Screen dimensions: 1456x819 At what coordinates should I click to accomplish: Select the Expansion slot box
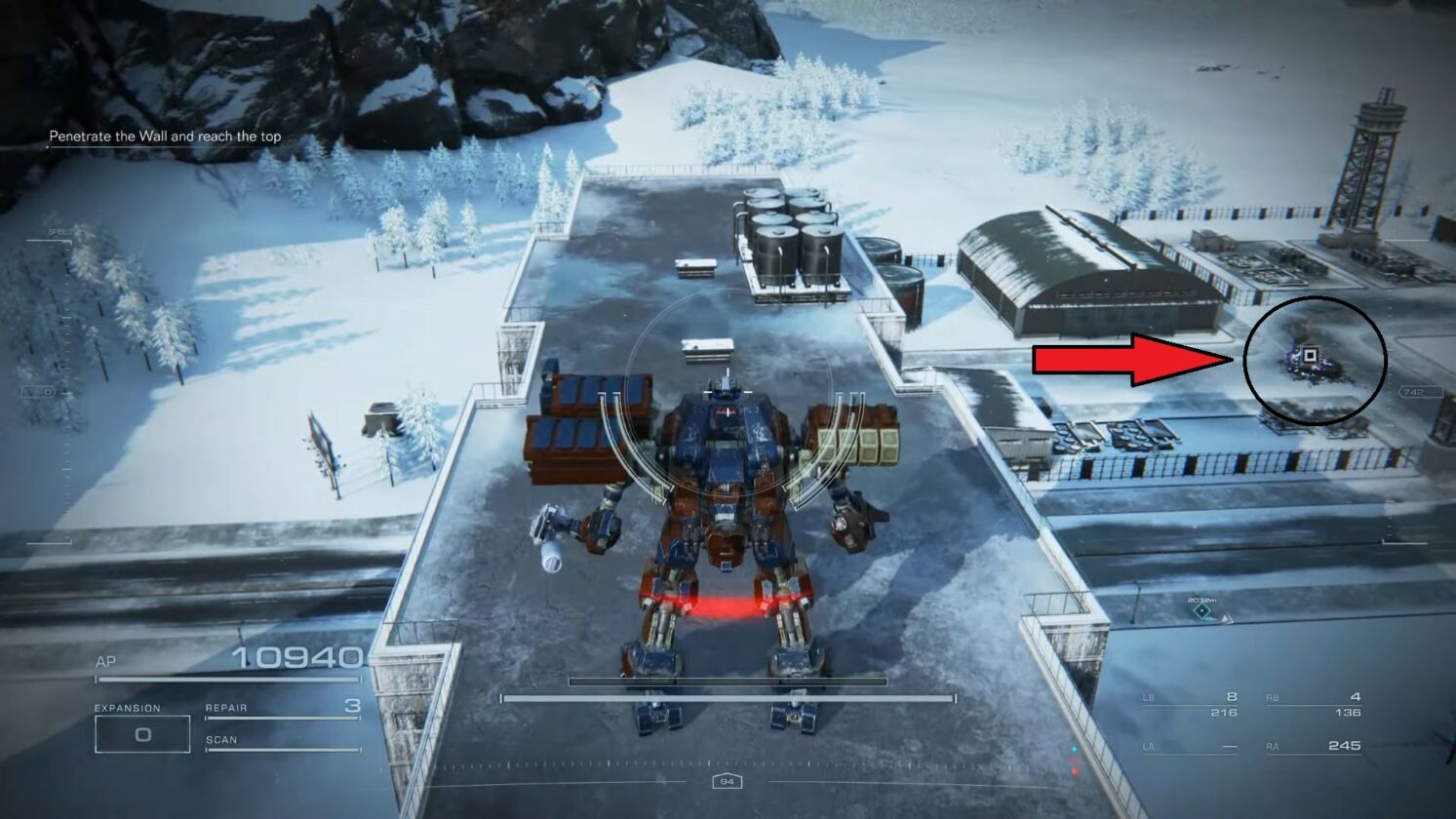click(142, 734)
